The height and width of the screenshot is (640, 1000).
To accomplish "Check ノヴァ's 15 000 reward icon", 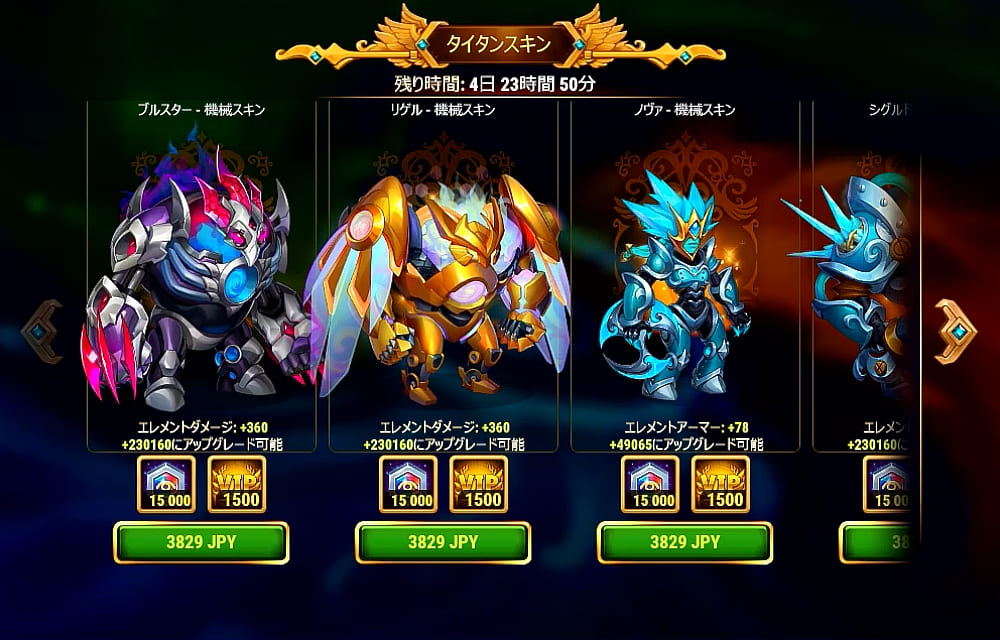I will 650,484.
